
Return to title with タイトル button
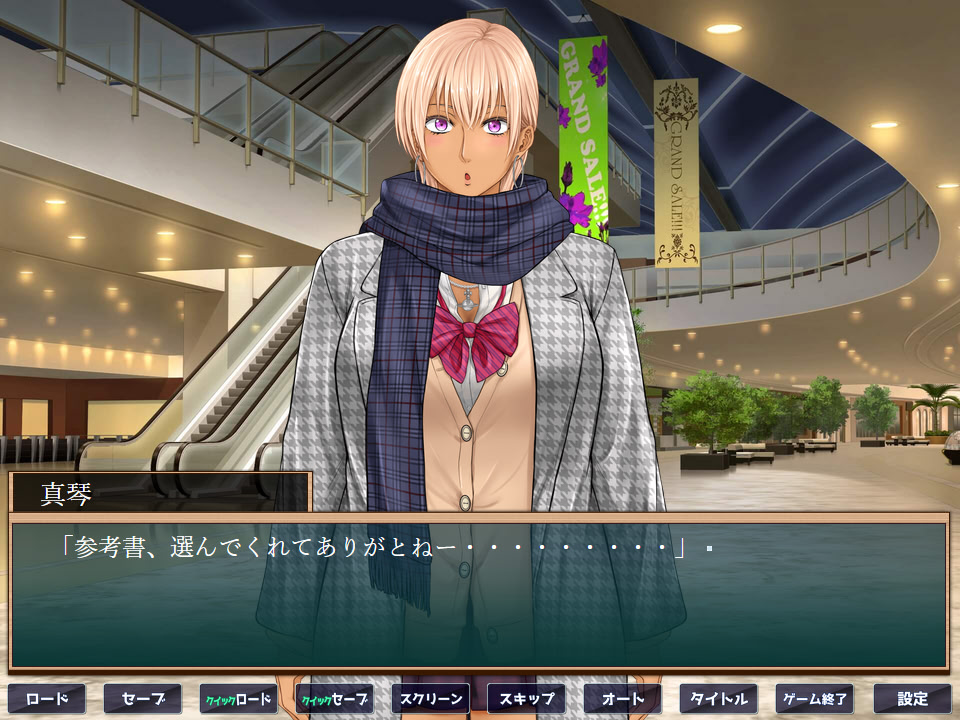coord(719,698)
